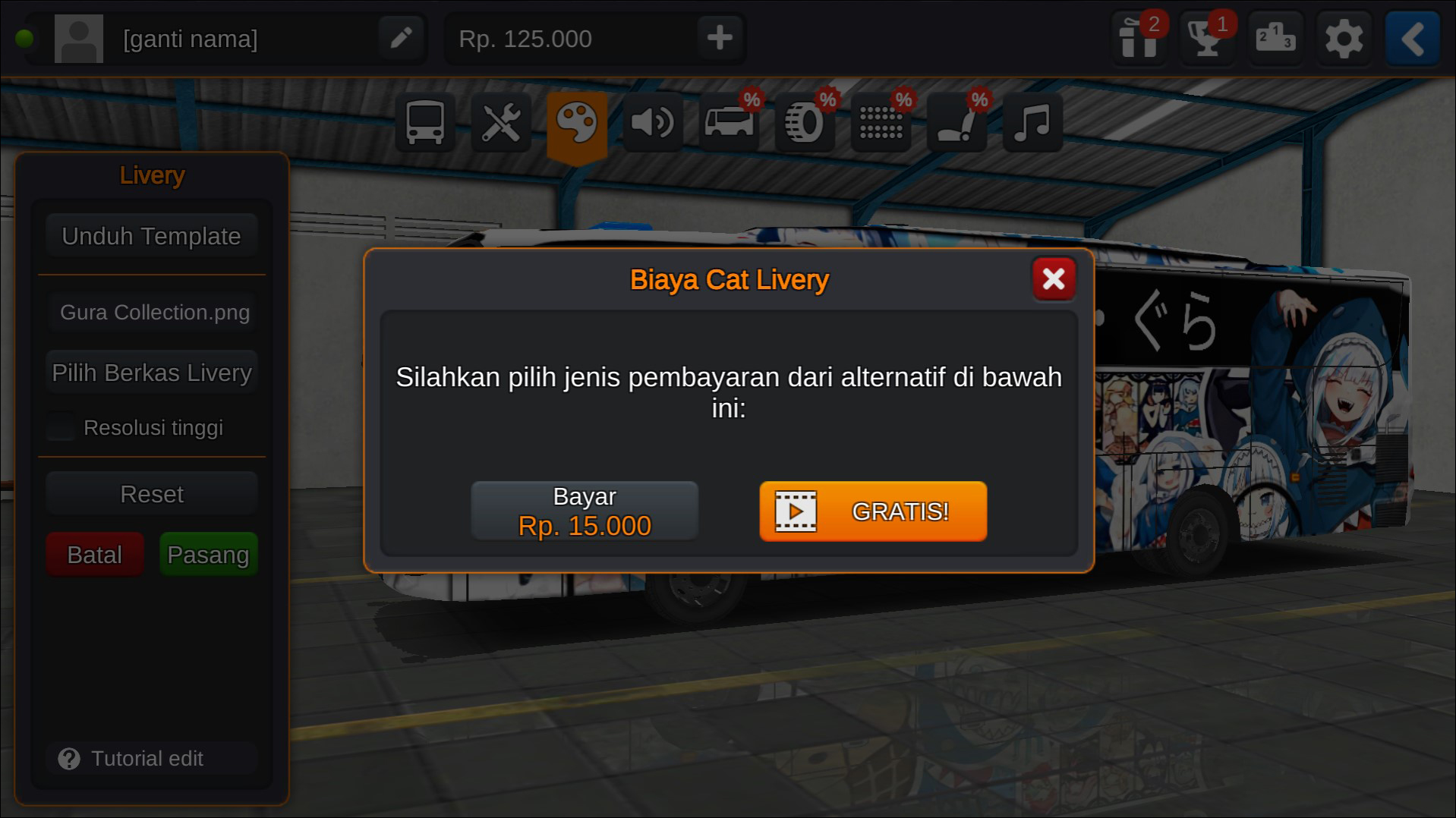The width and height of the screenshot is (1456, 818).
Task: Tap the pencil to rename the player
Action: (x=402, y=38)
